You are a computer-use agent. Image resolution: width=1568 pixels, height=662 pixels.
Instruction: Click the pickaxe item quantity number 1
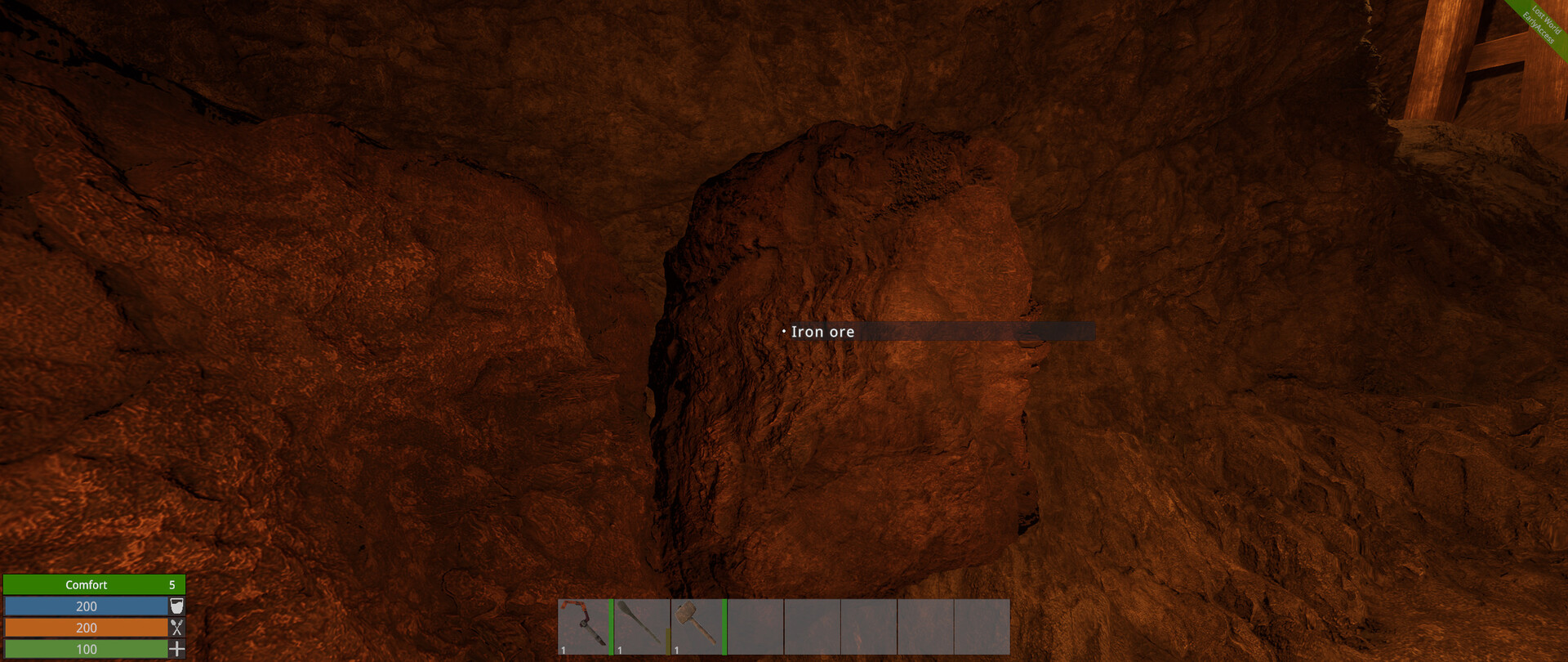(562, 649)
